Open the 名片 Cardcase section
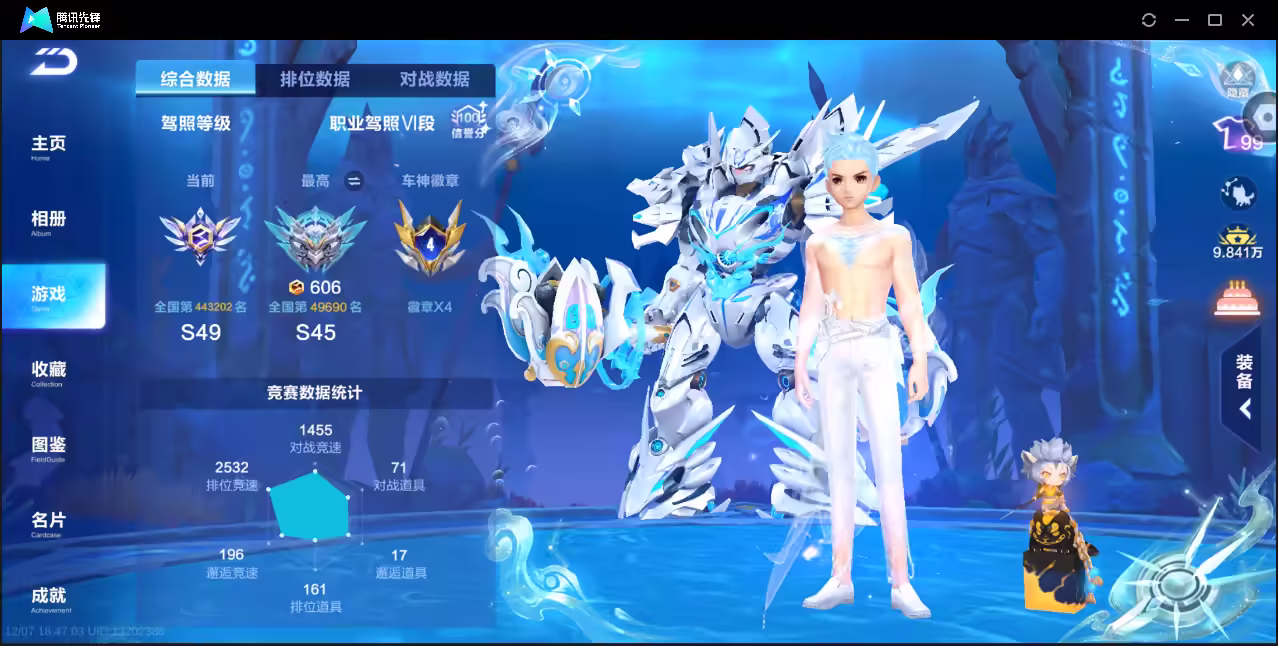 click(48, 523)
